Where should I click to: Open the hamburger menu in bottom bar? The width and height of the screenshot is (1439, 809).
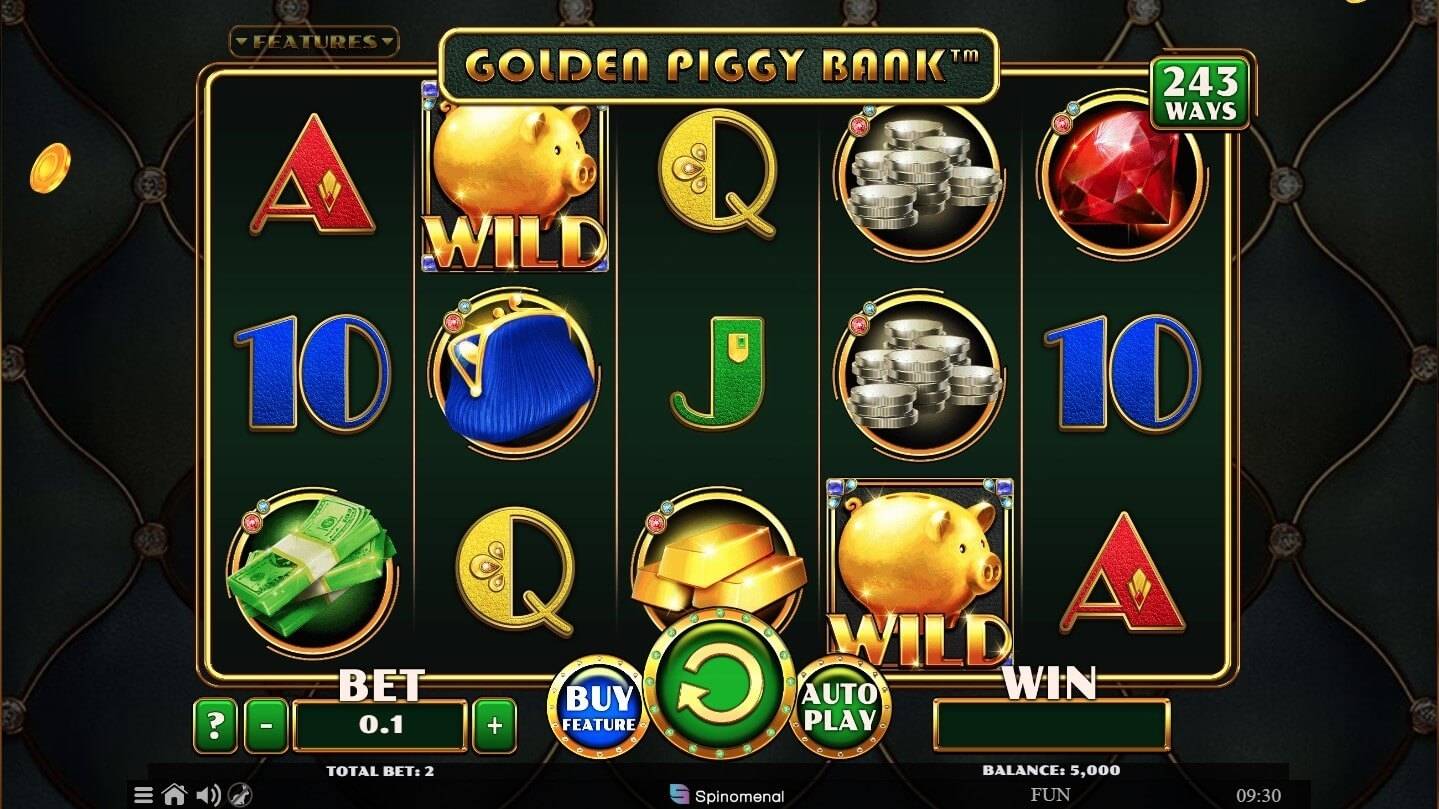143,794
